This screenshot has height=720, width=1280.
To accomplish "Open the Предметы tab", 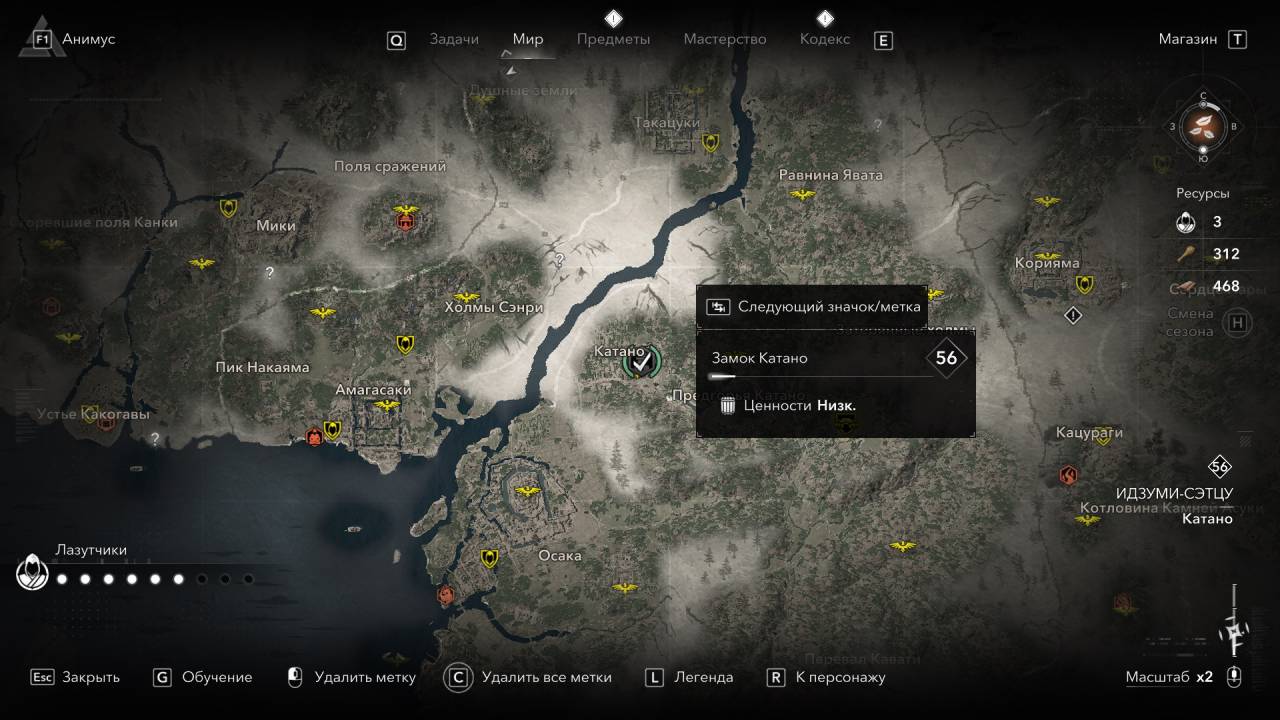I will 613,39.
